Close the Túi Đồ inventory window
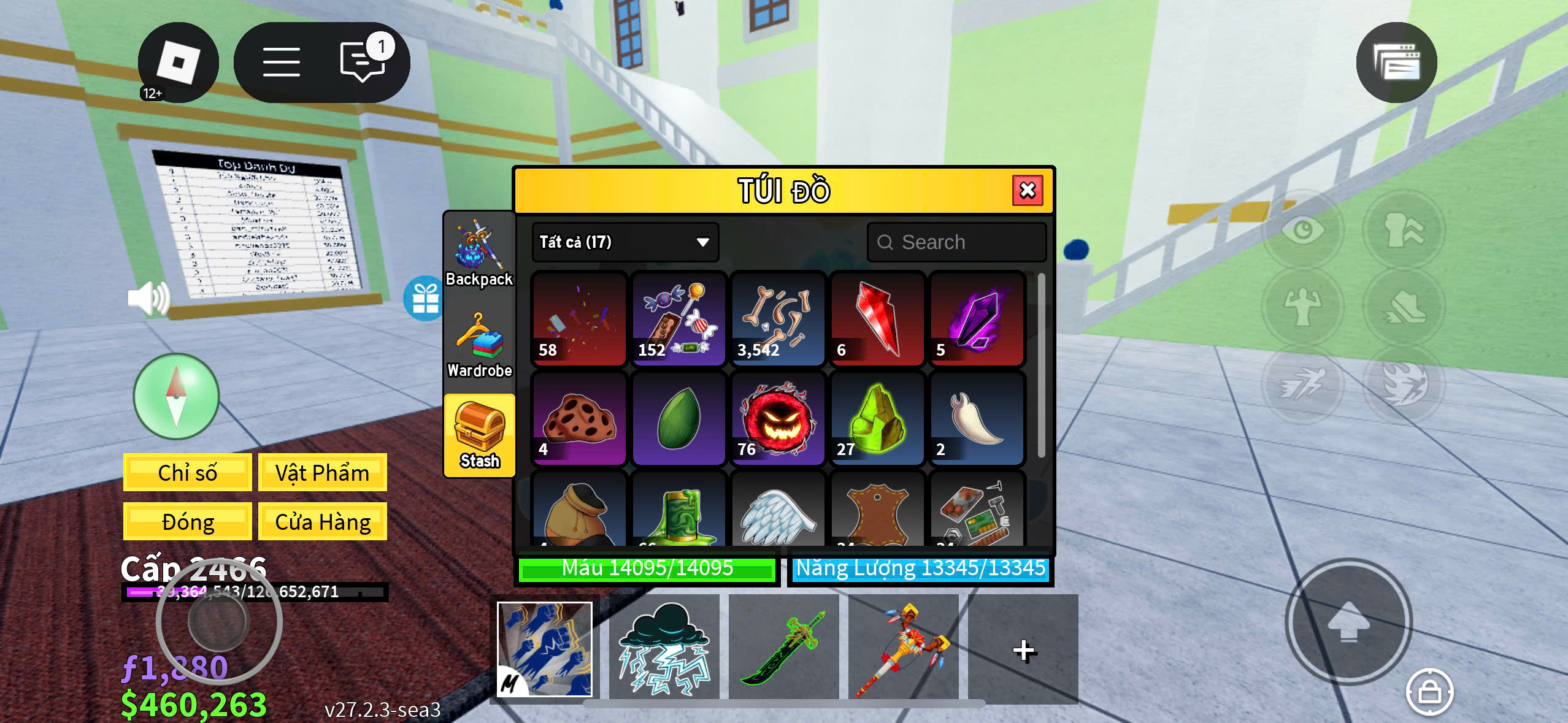This screenshot has height=723, width=1568. click(x=1028, y=191)
